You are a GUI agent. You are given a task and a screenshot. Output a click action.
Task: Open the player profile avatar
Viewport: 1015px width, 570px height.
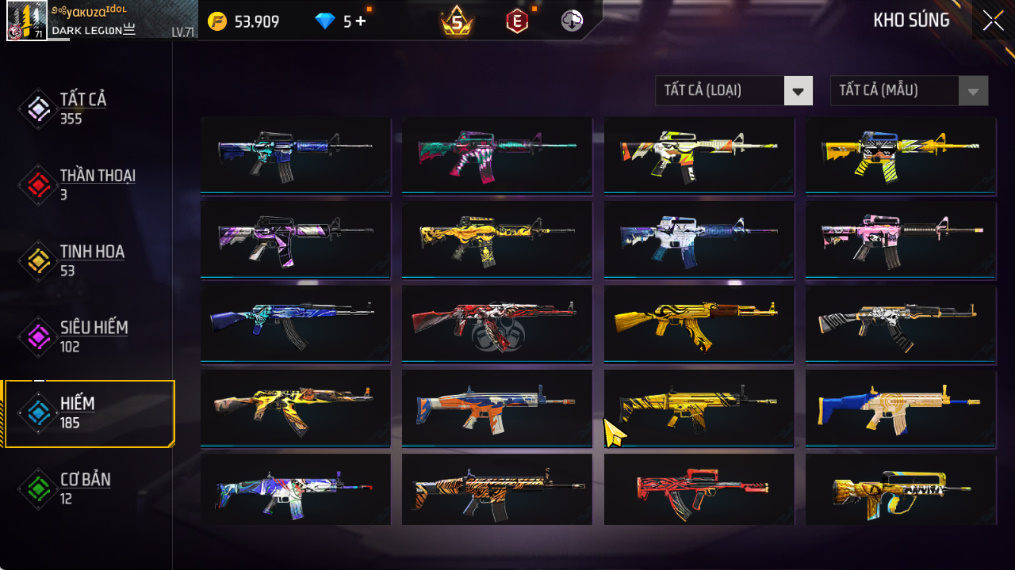(x=26, y=21)
